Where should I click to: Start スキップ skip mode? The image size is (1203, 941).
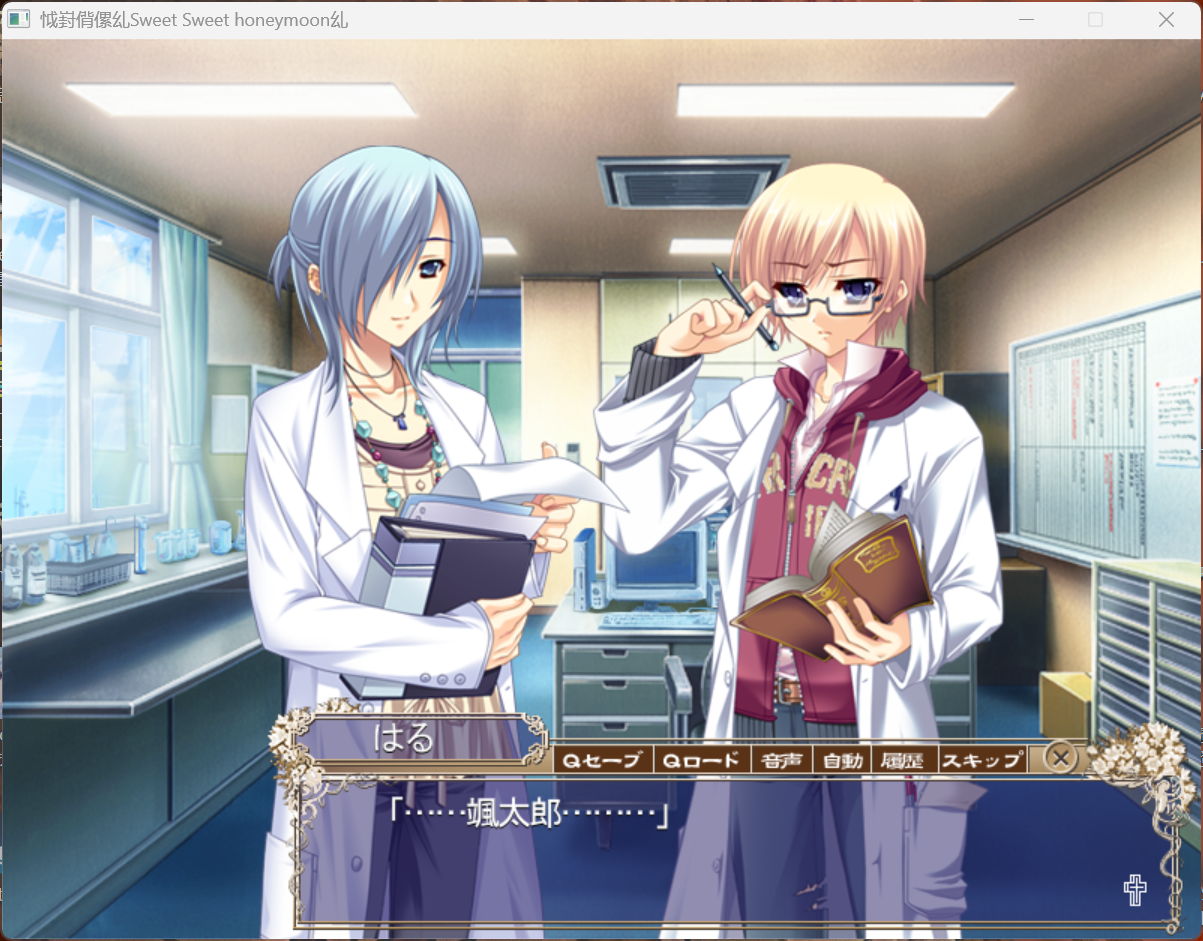pos(983,760)
